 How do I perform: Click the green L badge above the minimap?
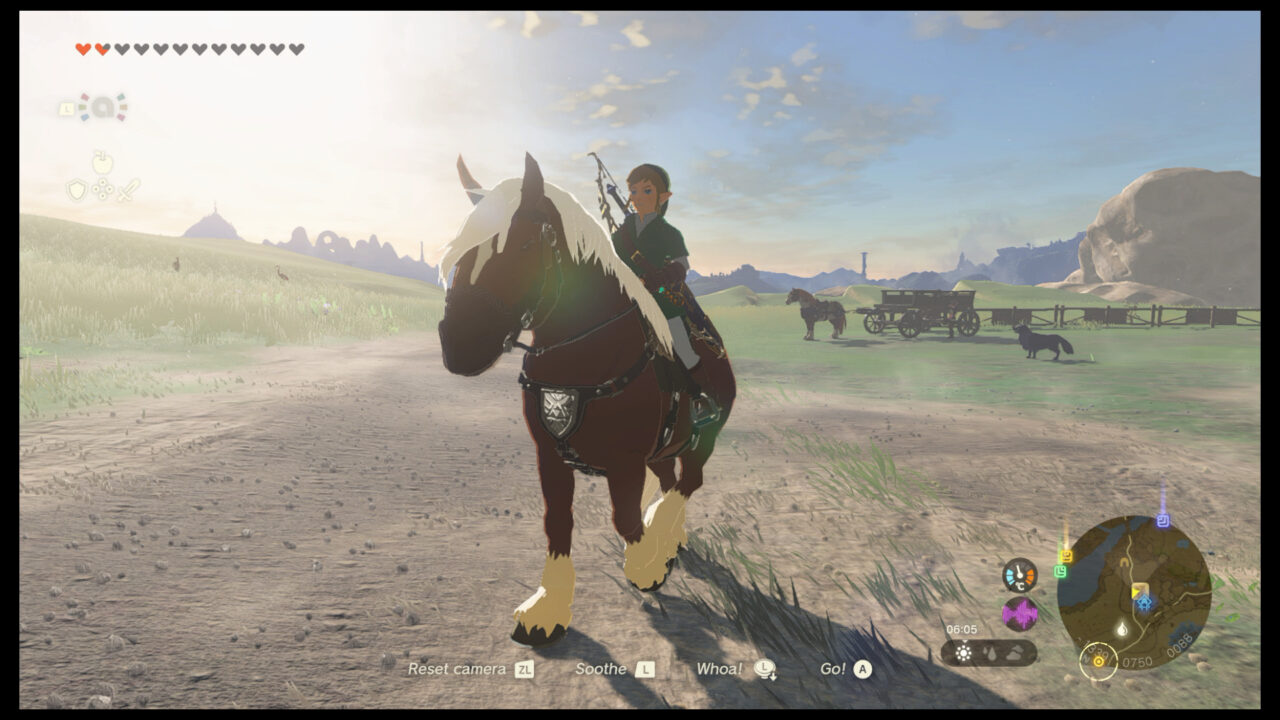click(x=1060, y=571)
